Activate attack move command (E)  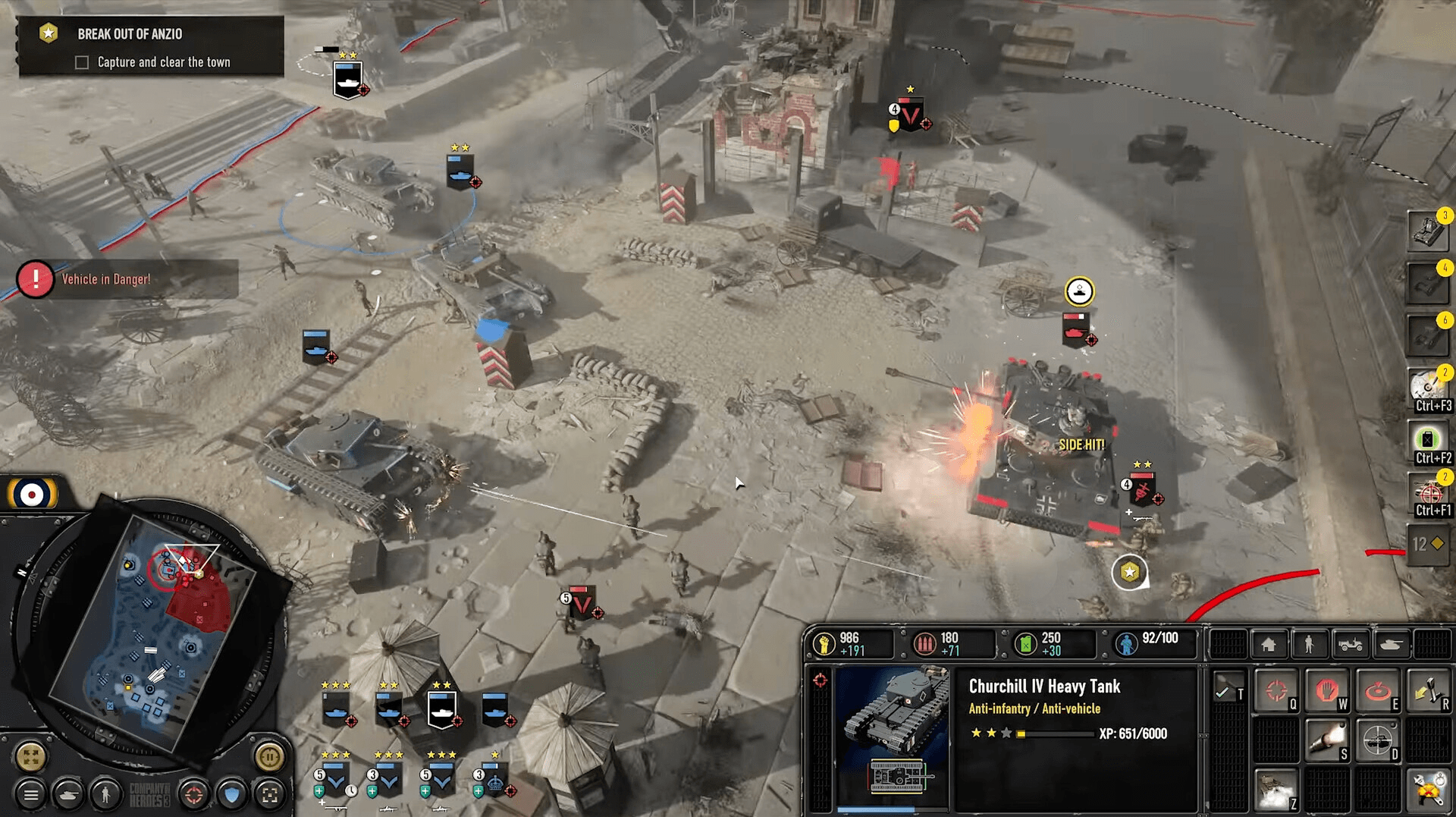(x=1377, y=690)
